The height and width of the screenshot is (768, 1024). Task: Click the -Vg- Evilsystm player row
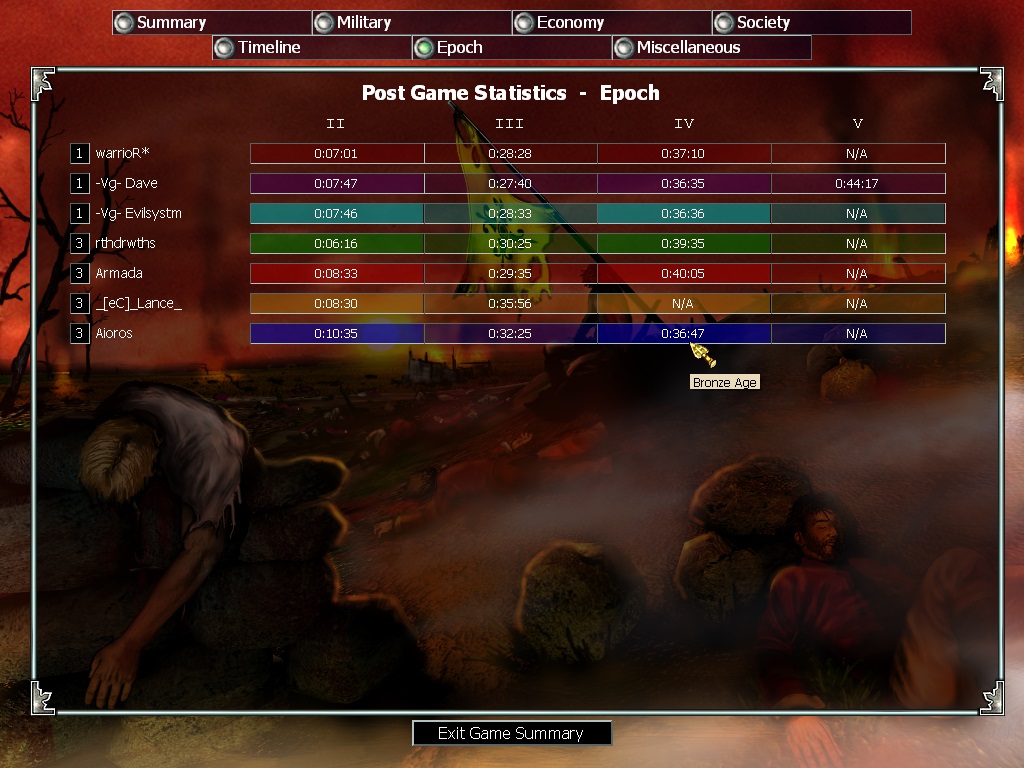138,213
